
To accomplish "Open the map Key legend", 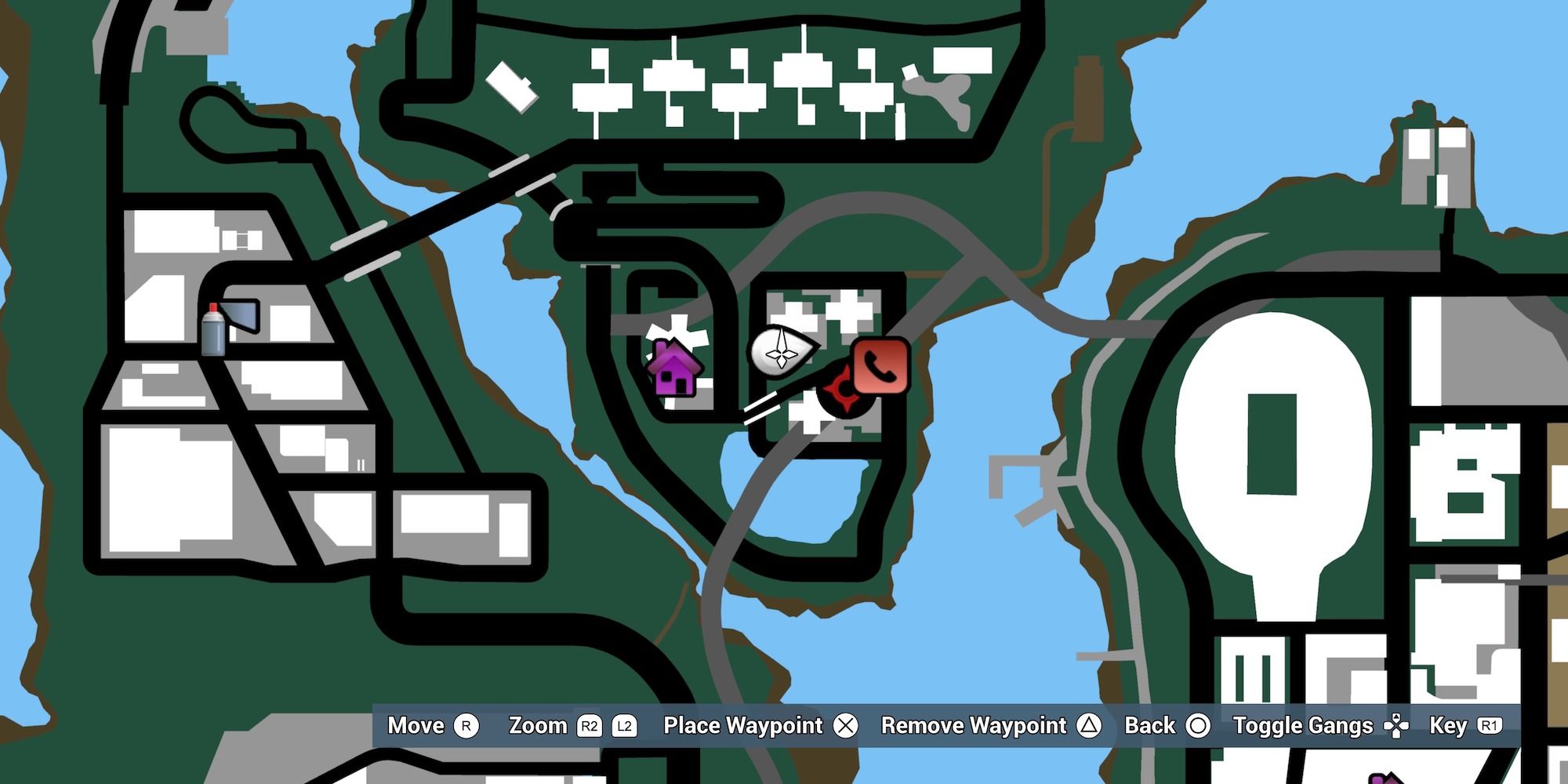I will [1453, 726].
